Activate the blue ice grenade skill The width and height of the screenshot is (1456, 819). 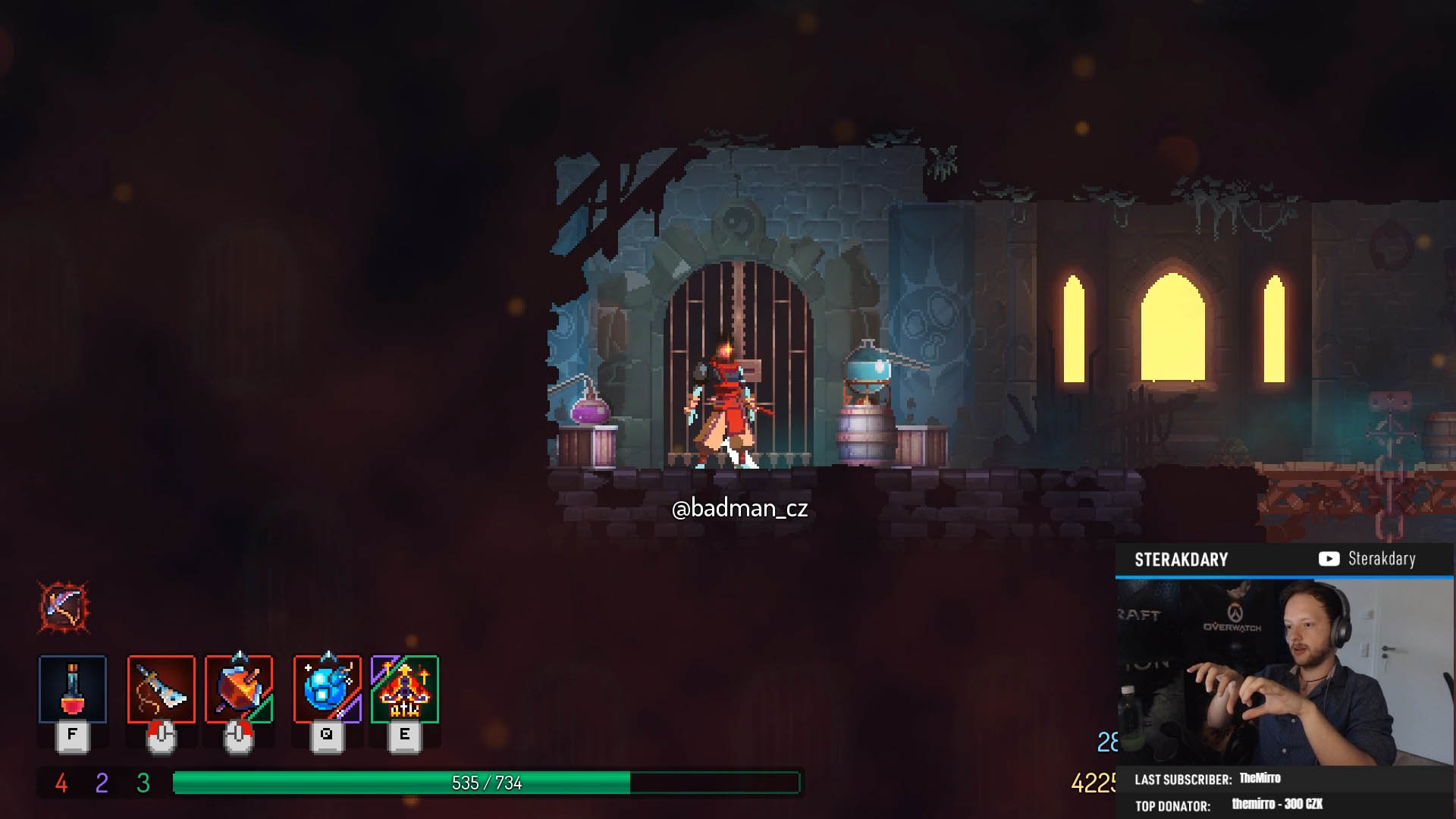(x=328, y=689)
